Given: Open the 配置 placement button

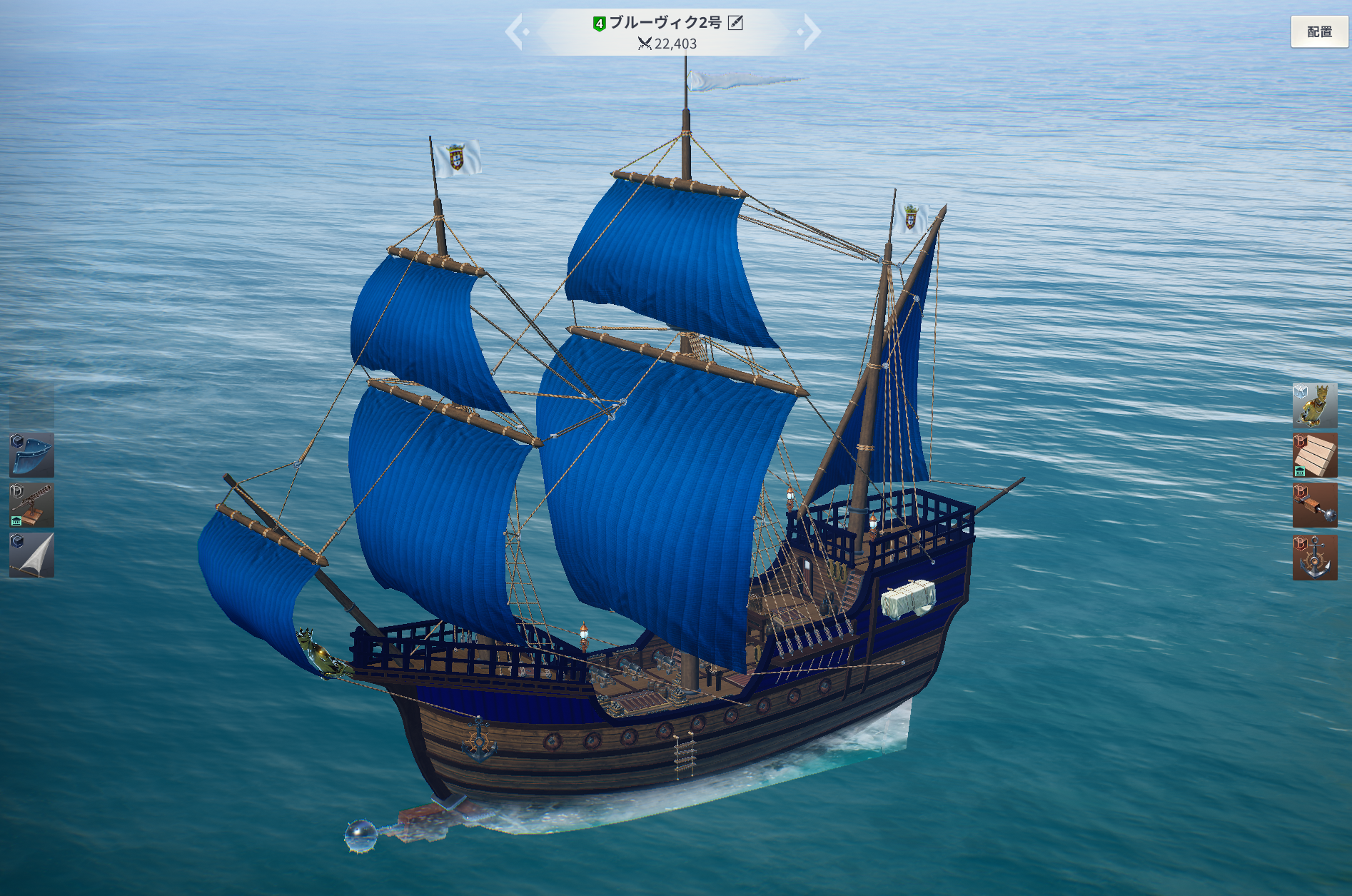Looking at the screenshot, I should (x=1319, y=32).
